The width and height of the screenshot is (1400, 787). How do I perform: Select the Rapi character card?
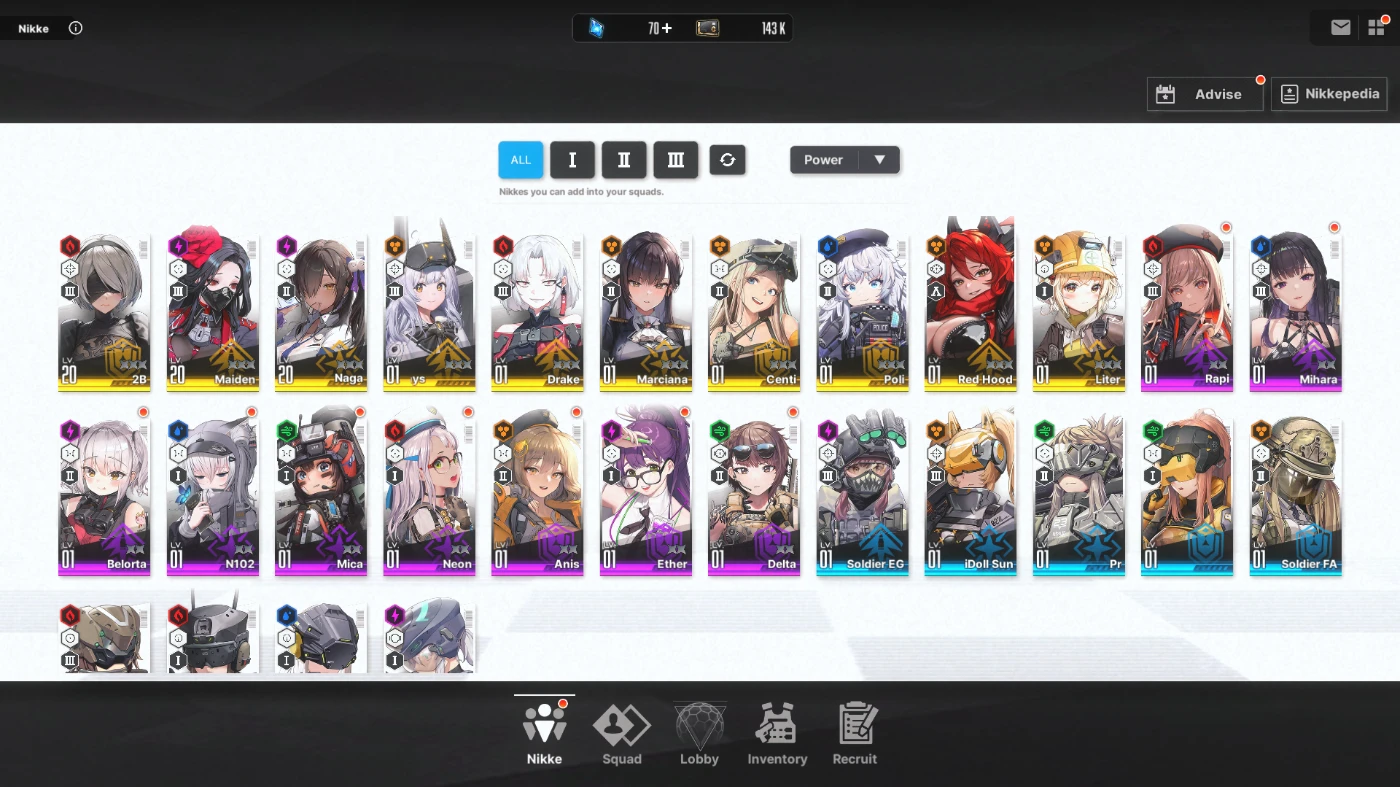click(x=1187, y=305)
